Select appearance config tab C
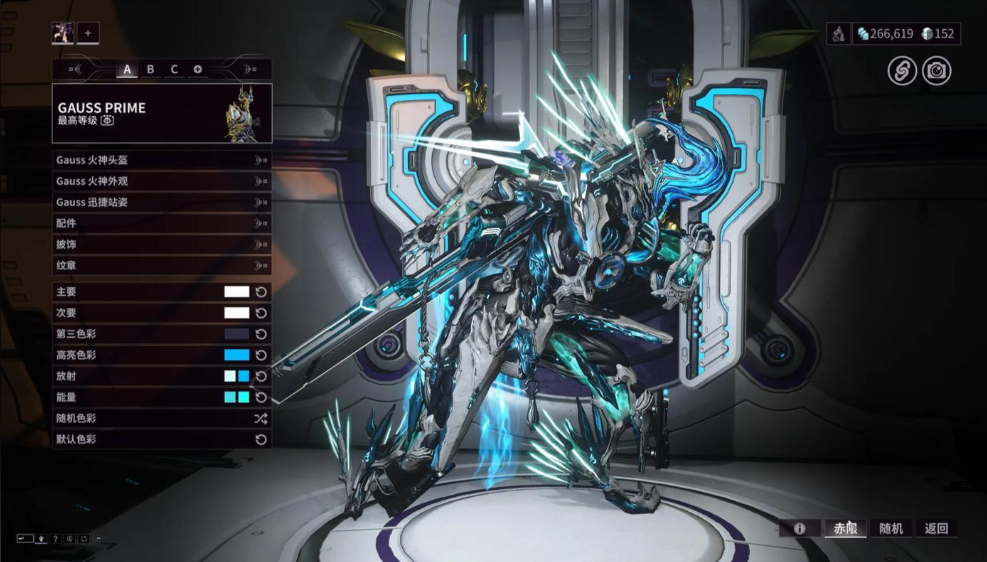 pyautogui.click(x=174, y=69)
